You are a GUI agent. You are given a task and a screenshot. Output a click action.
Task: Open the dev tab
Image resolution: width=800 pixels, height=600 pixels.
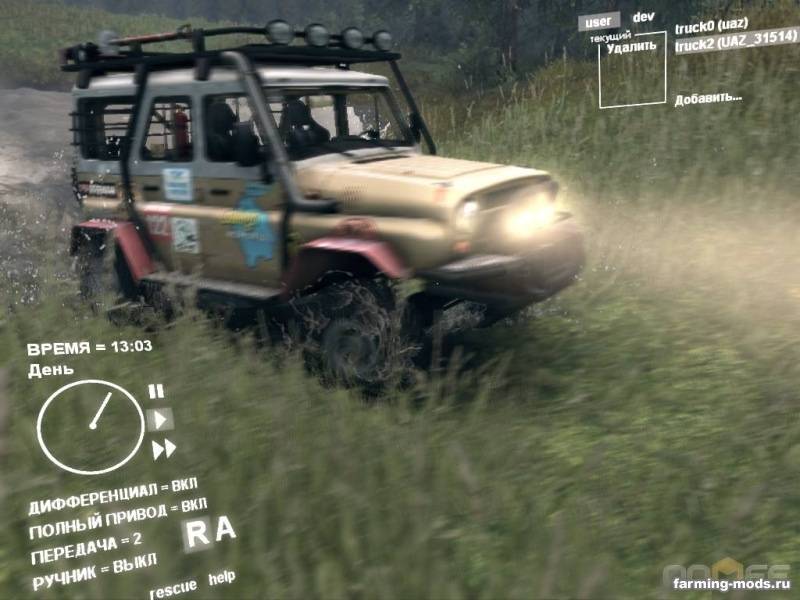pyautogui.click(x=643, y=19)
